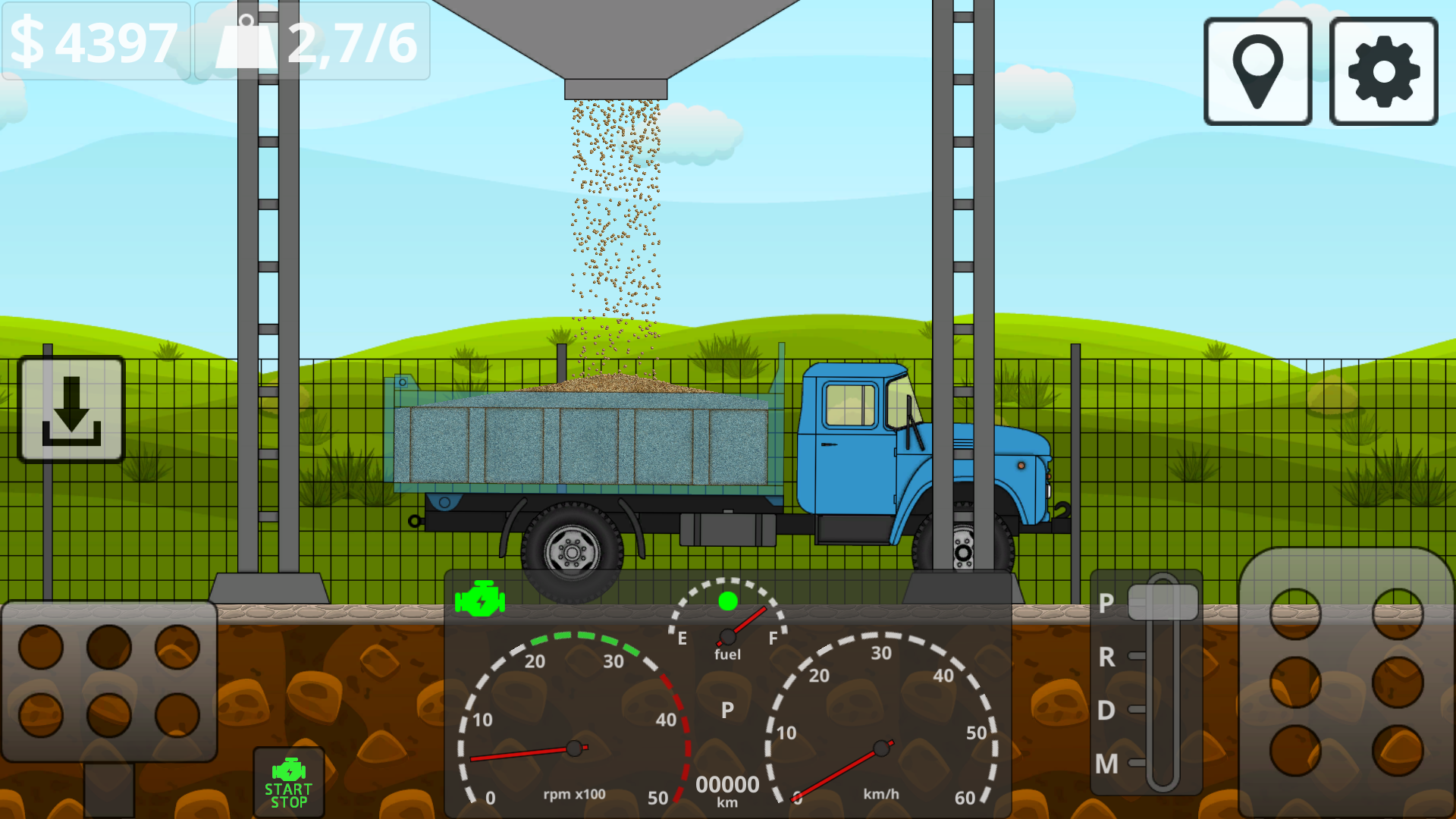Select Drive on the gear selector

click(x=1106, y=710)
